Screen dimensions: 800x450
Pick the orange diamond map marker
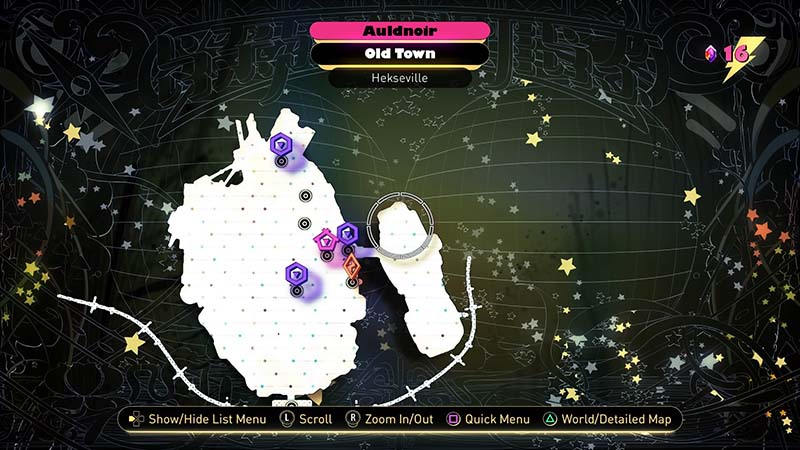point(351,266)
